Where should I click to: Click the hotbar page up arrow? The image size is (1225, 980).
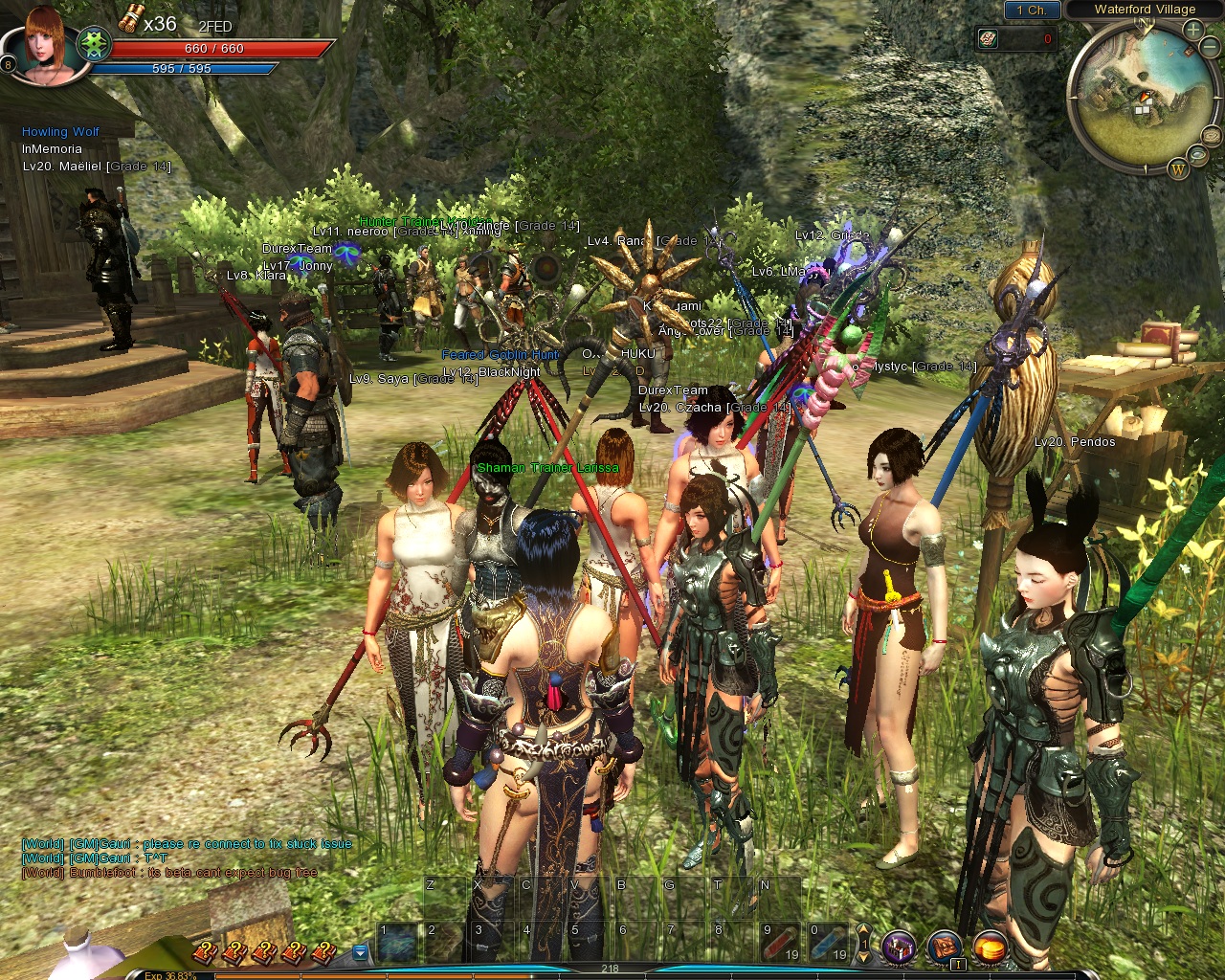point(863,930)
